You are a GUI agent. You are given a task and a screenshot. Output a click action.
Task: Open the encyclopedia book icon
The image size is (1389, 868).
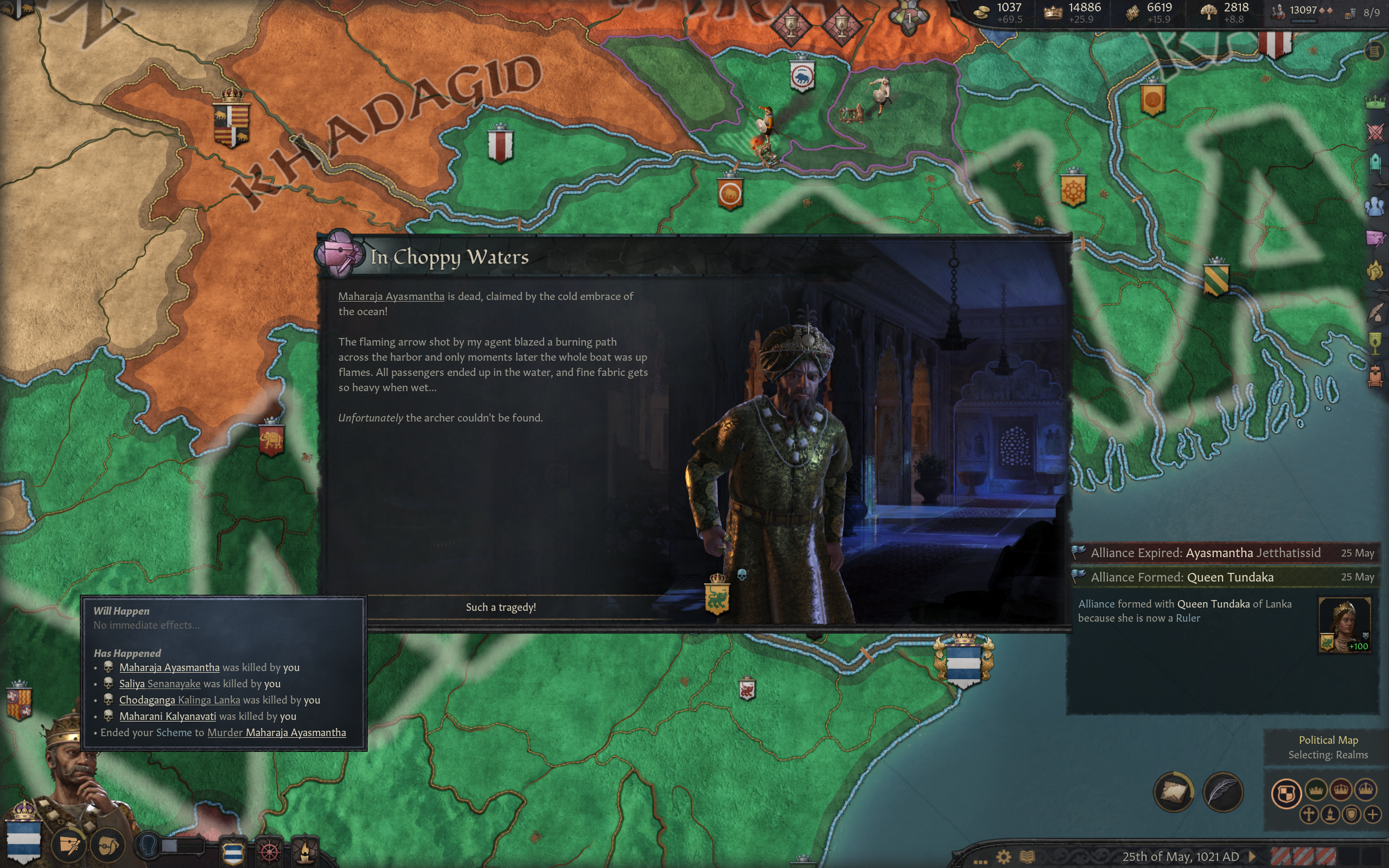(1027, 857)
